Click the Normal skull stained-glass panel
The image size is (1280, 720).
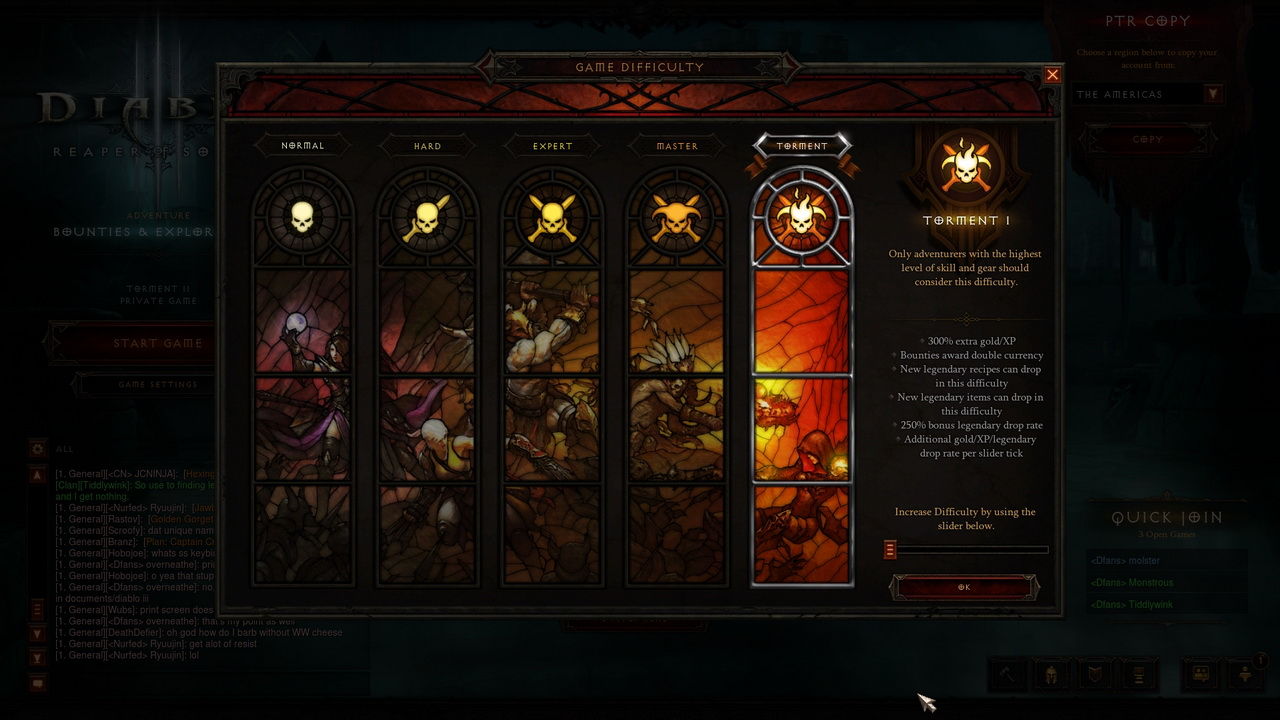click(302, 380)
